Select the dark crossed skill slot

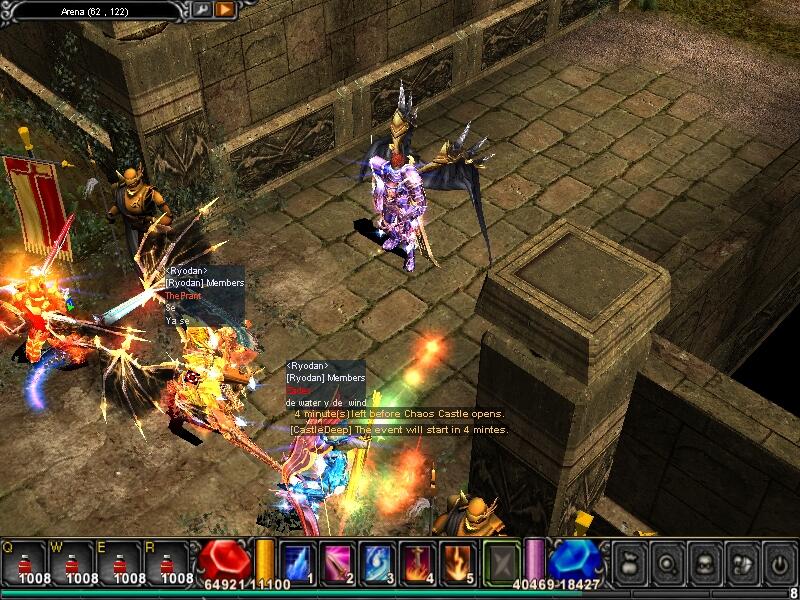[502, 561]
